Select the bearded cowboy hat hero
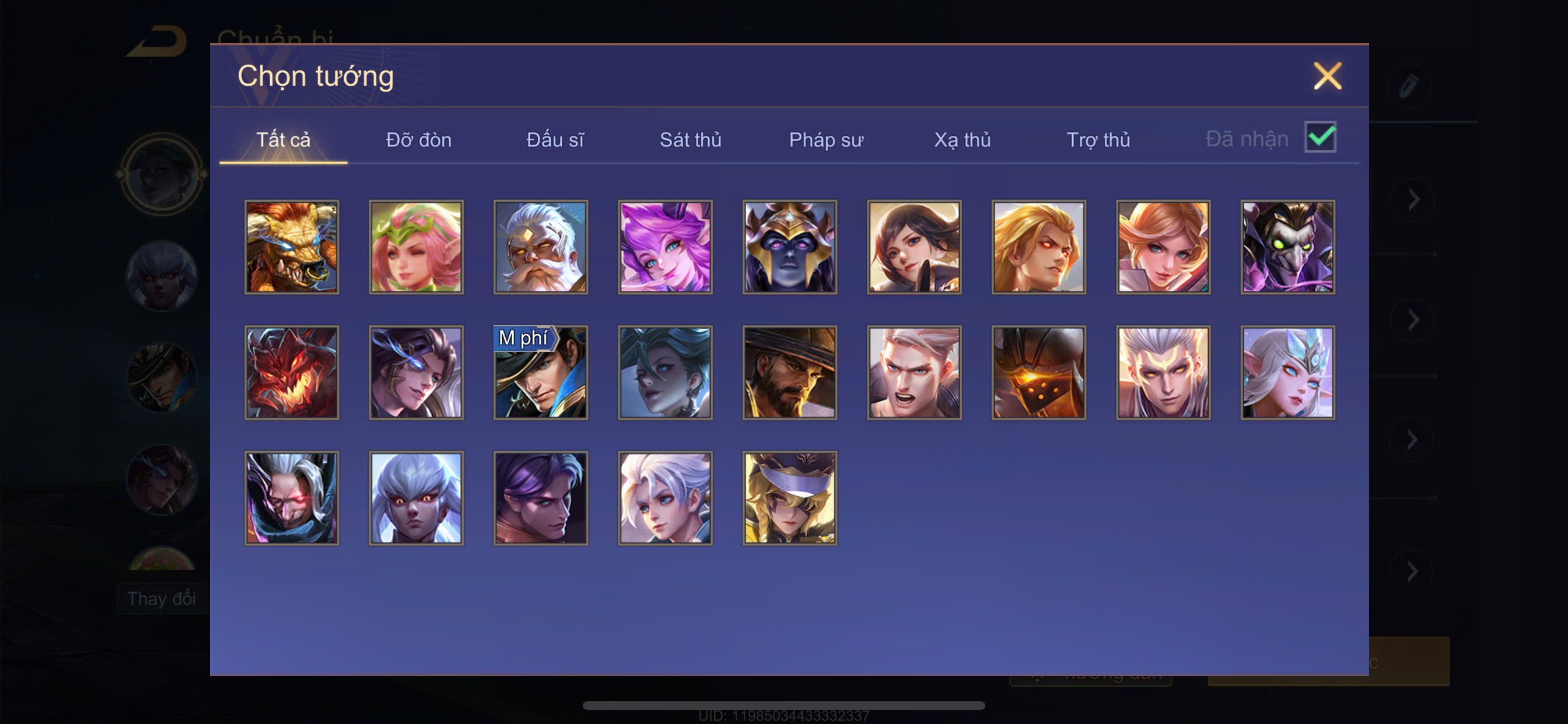 tap(789, 372)
